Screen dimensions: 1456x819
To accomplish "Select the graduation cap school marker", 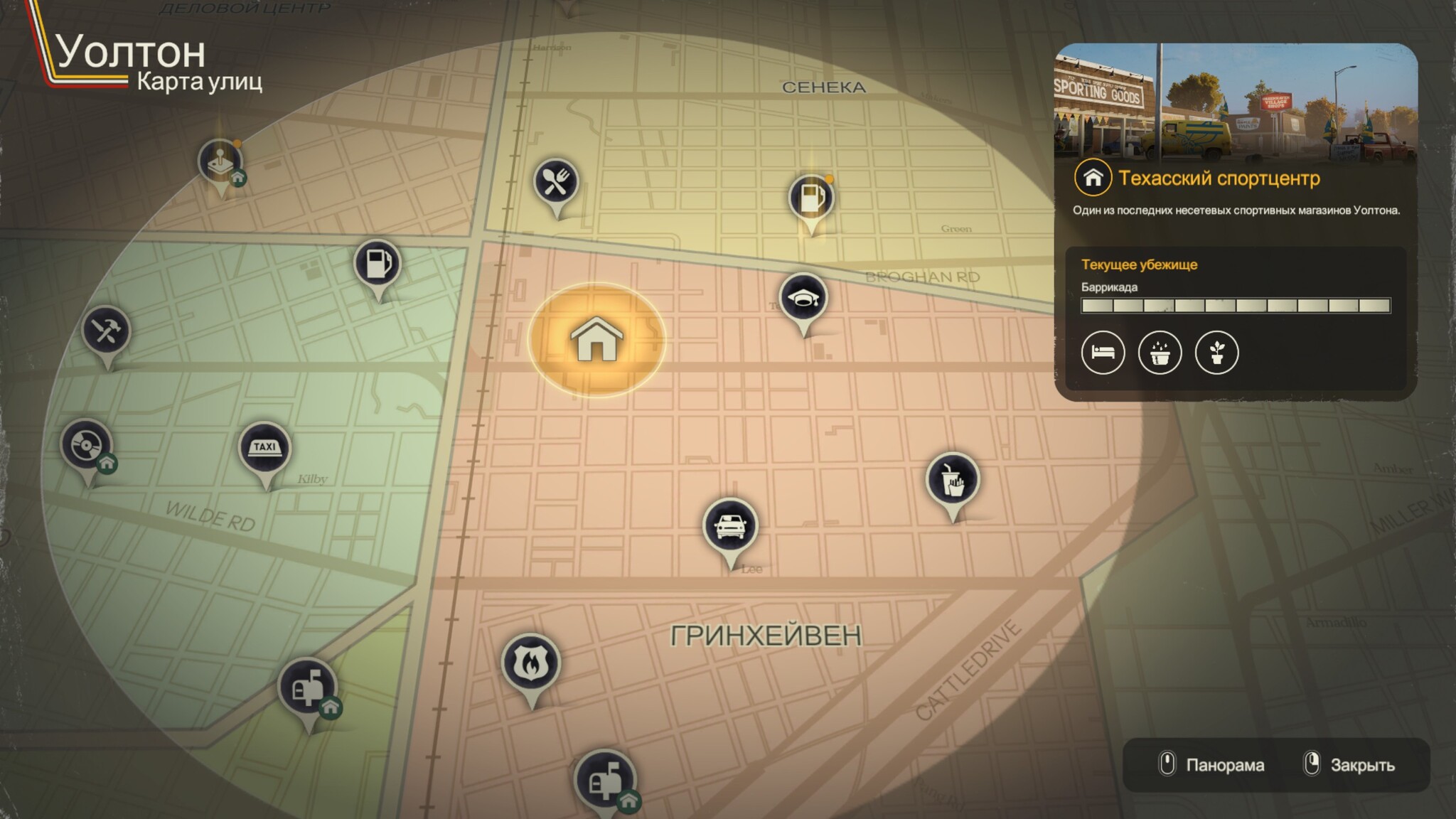I will (803, 299).
